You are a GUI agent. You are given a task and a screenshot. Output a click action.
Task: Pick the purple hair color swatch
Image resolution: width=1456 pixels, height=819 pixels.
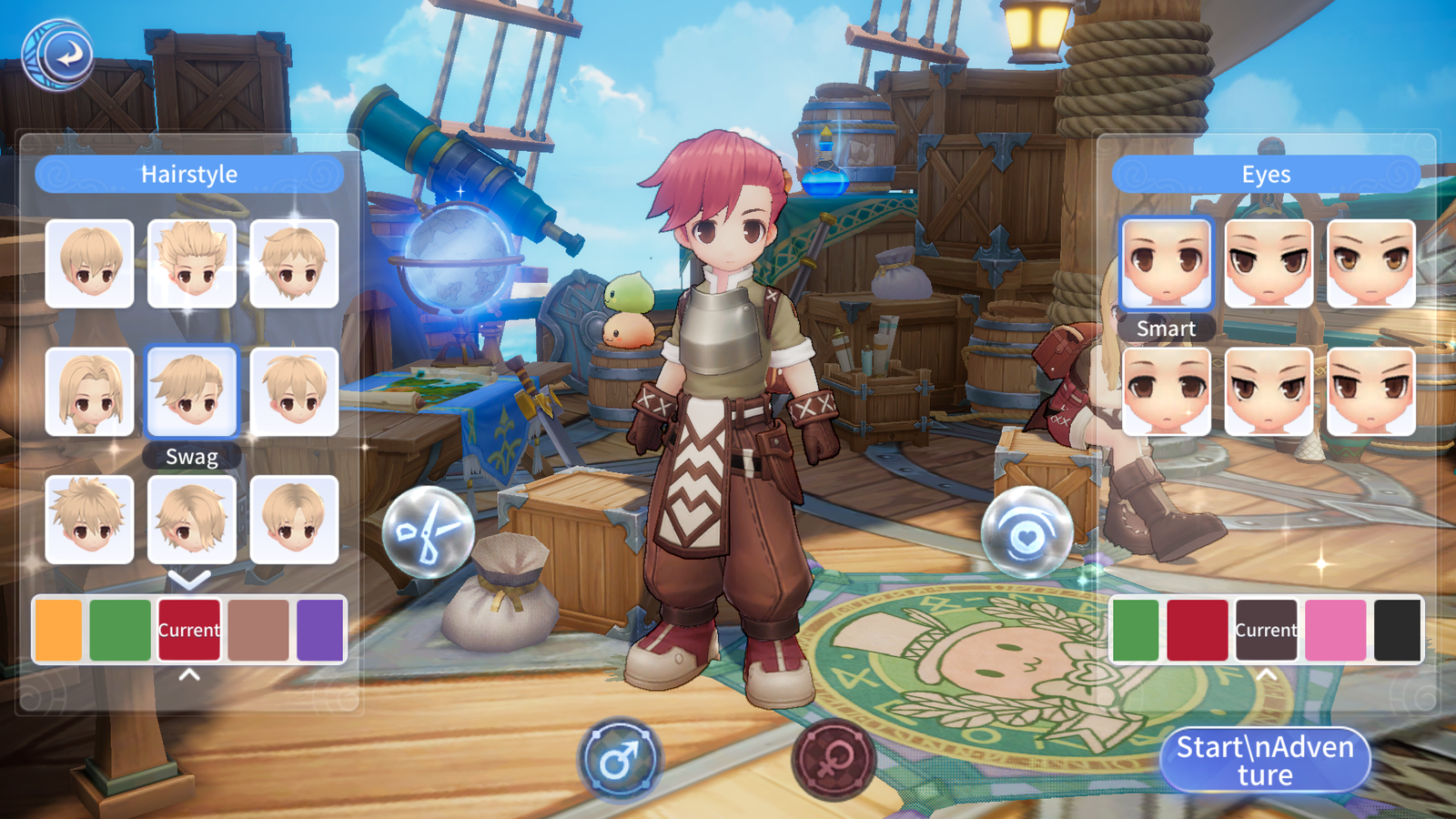click(319, 630)
